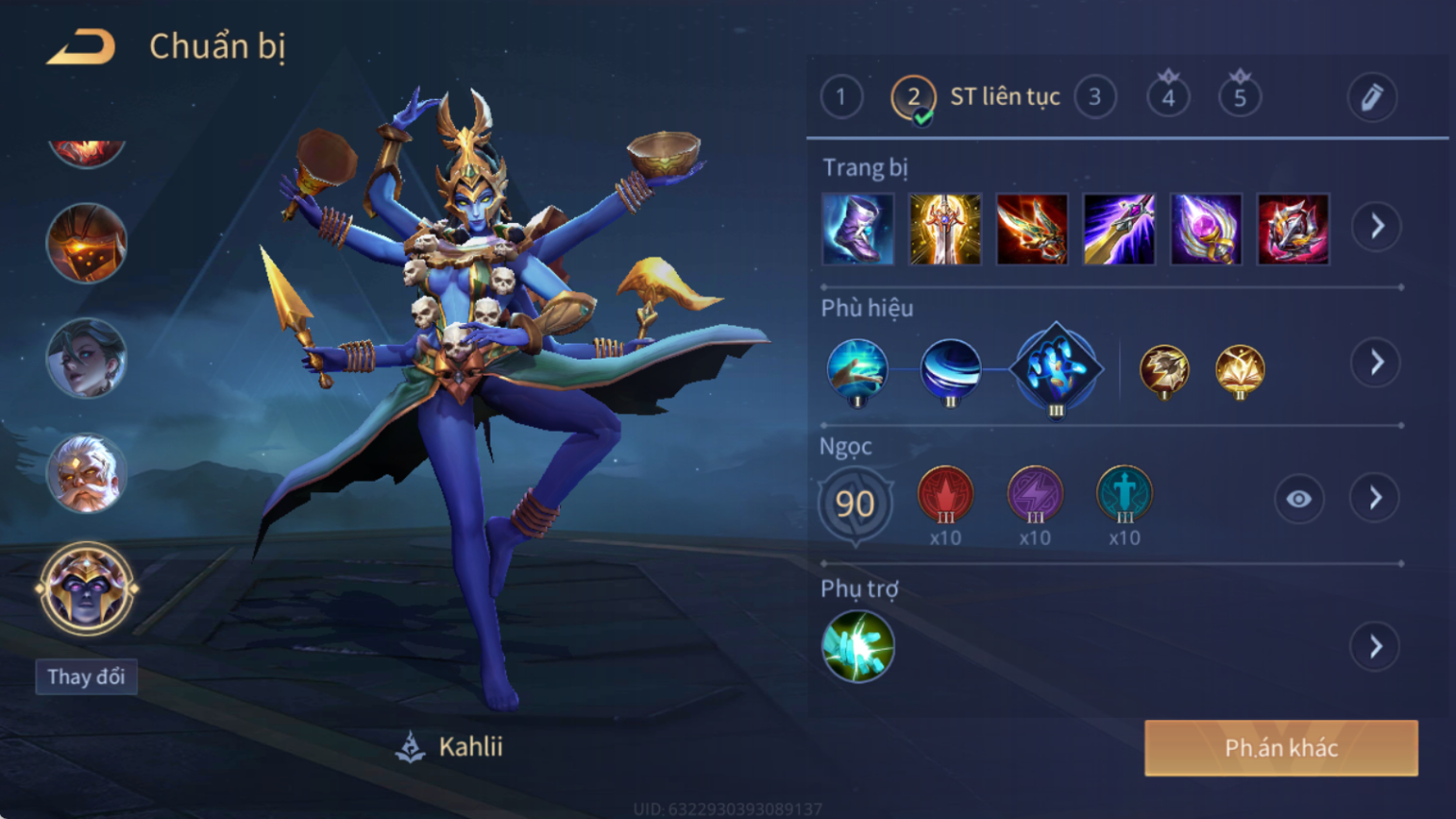Expand the Trang bị equipment section
This screenshot has width=1456, height=819.
pos(1376,227)
